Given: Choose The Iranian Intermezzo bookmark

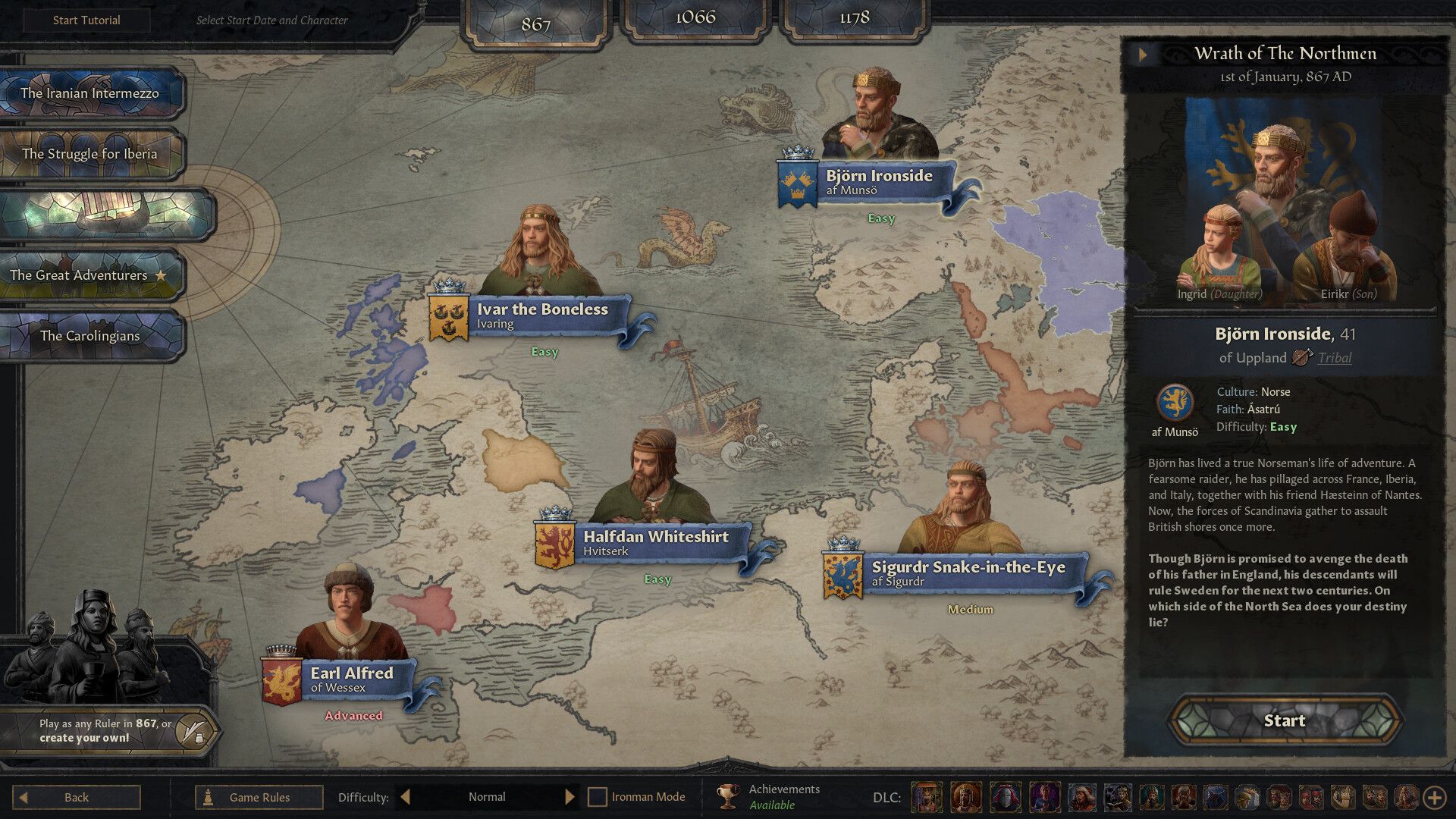Looking at the screenshot, I should (89, 93).
